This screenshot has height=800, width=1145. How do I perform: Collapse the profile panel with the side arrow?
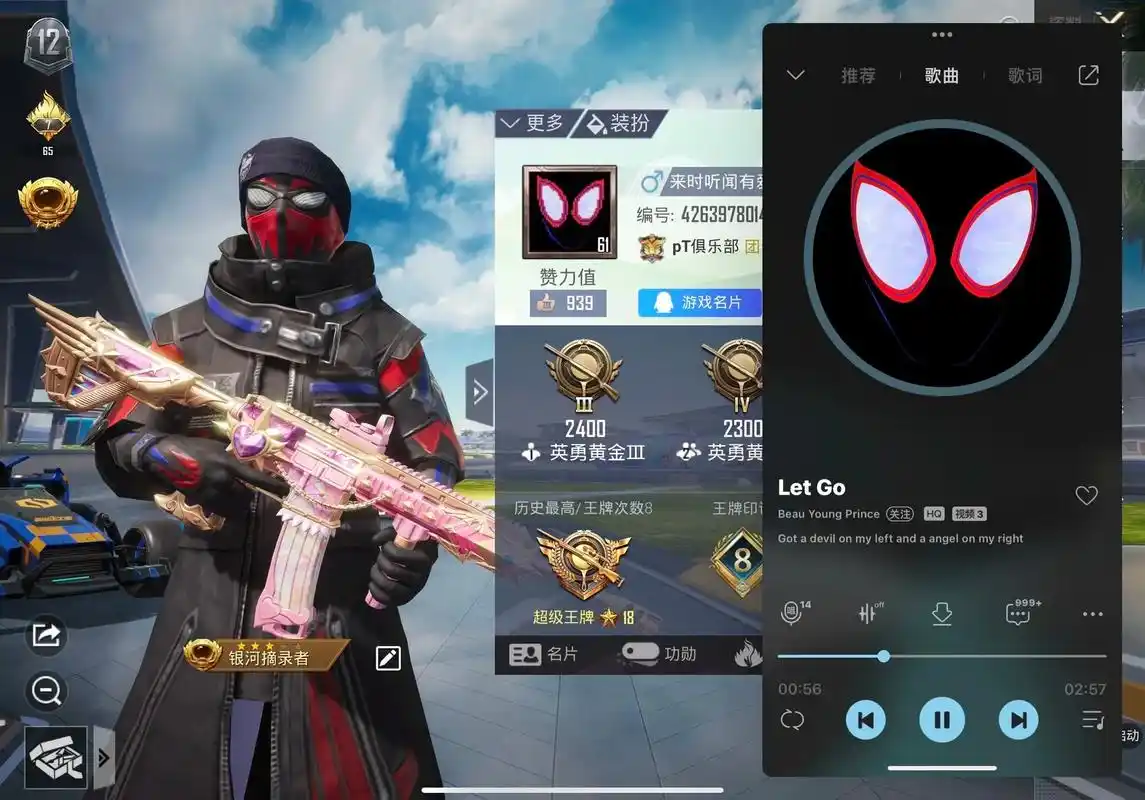(480, 392)
